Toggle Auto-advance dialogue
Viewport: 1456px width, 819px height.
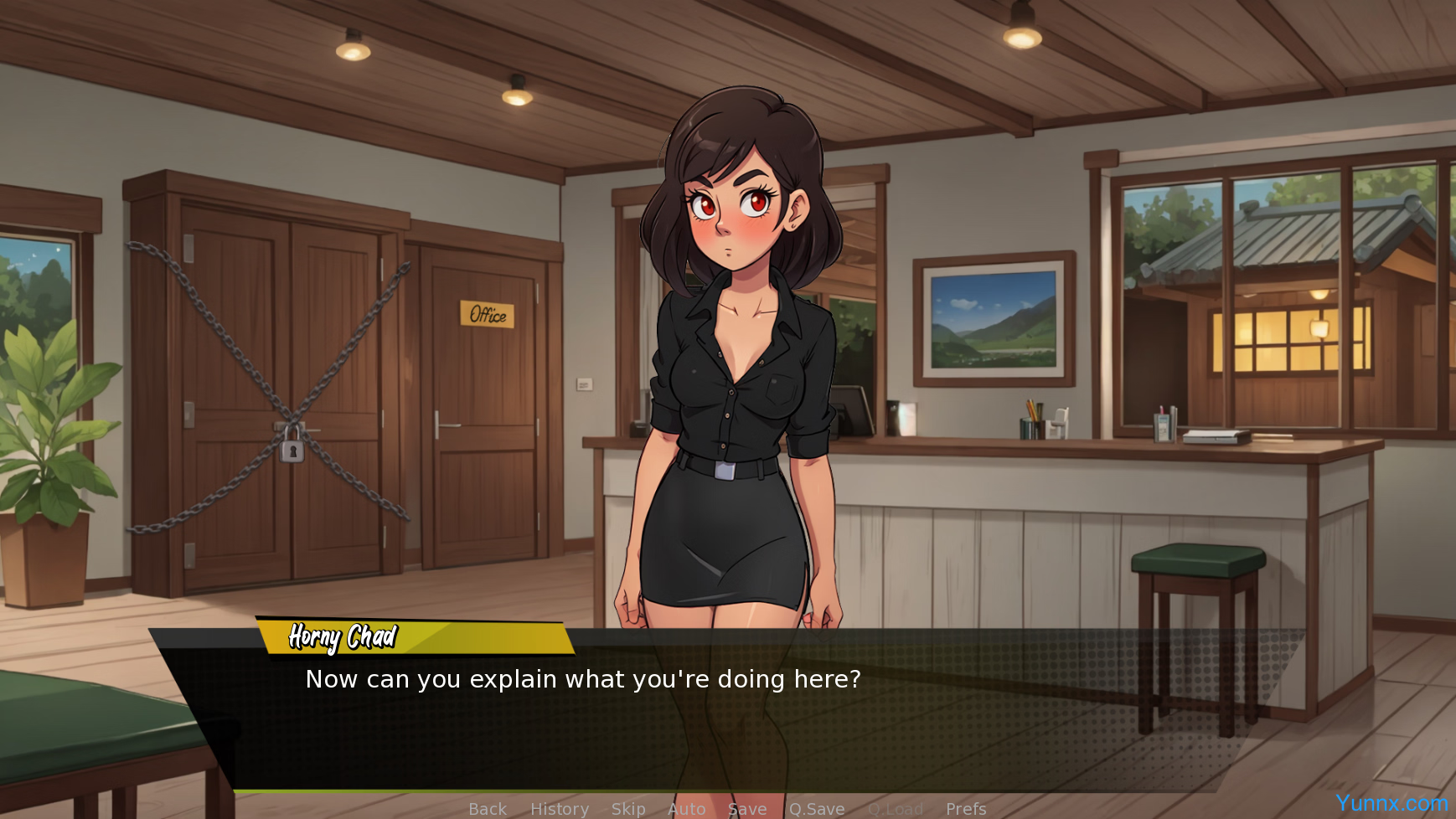point(687,809)
